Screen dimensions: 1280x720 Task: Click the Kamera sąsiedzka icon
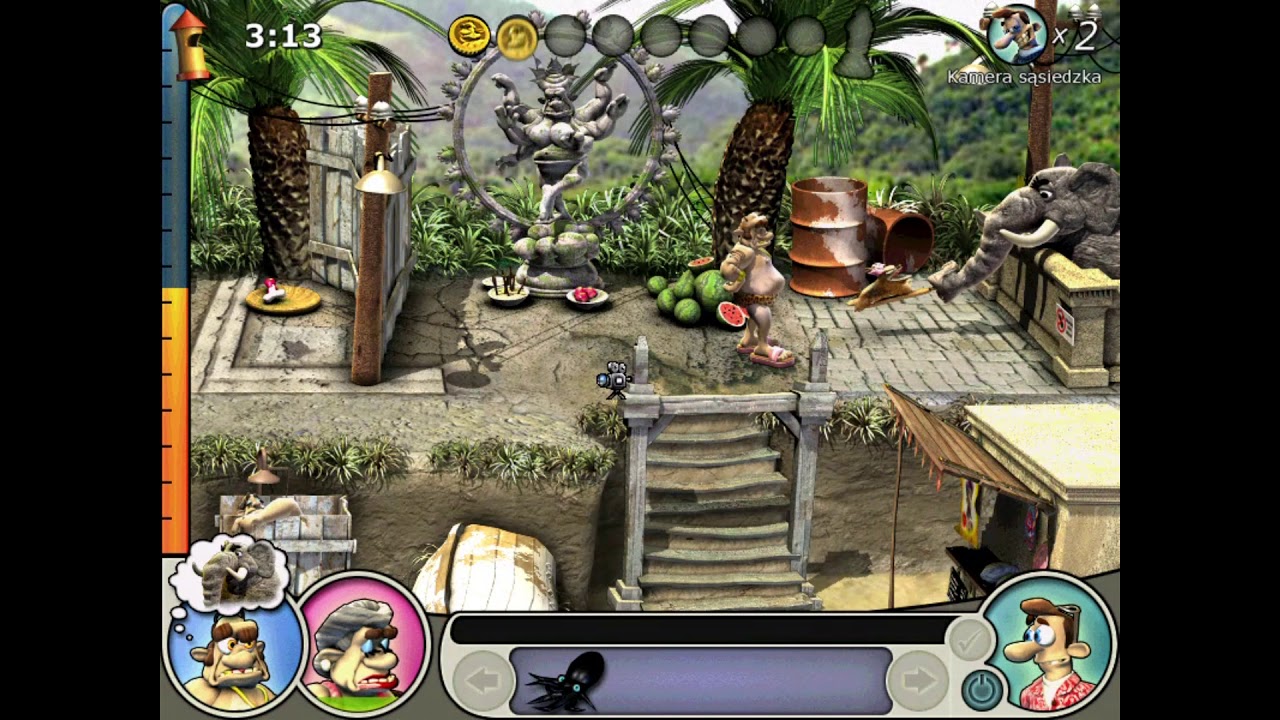tap(1017, 34)
